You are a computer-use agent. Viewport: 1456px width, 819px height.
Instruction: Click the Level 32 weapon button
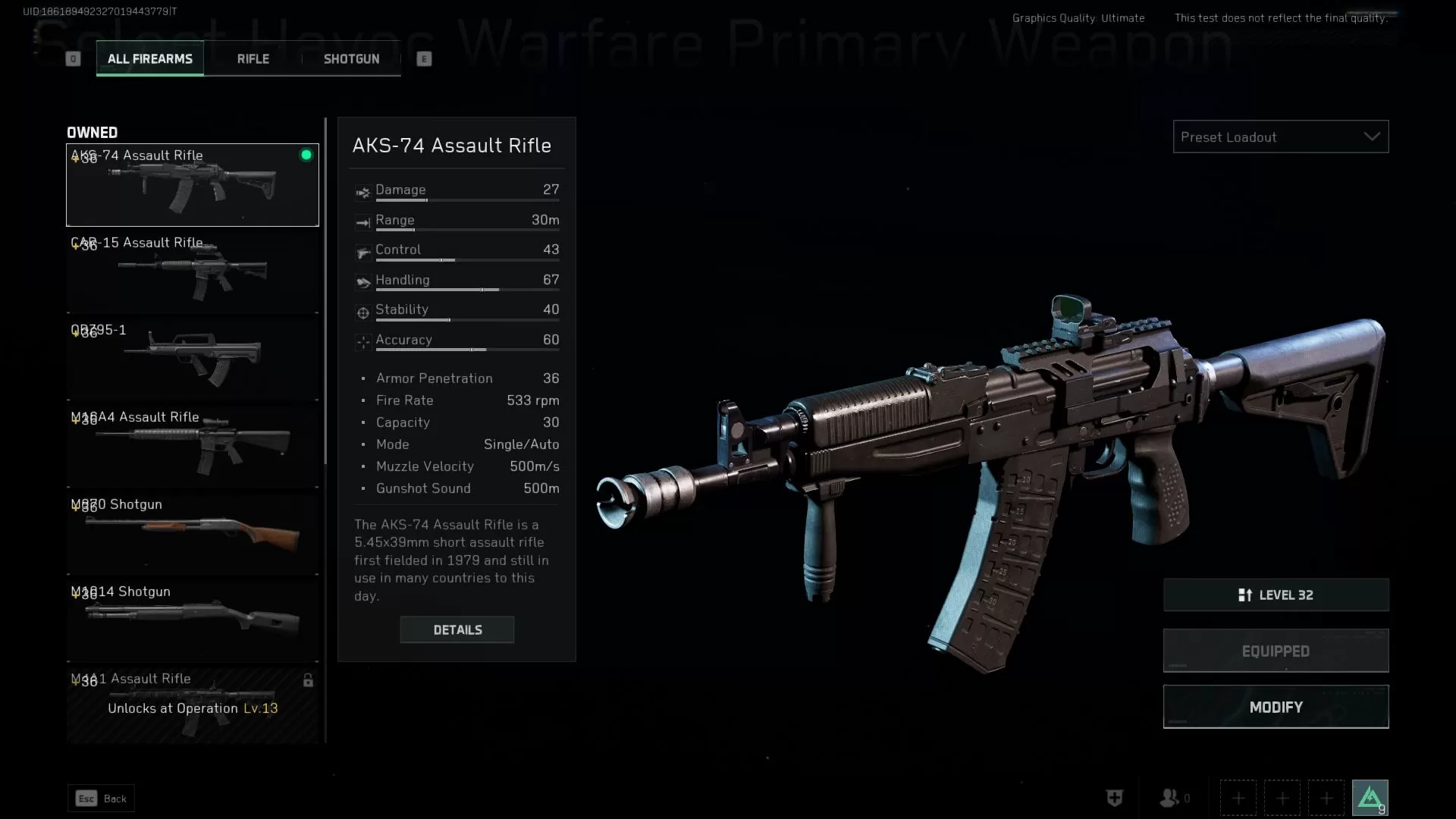click(x=1276, y=595)
